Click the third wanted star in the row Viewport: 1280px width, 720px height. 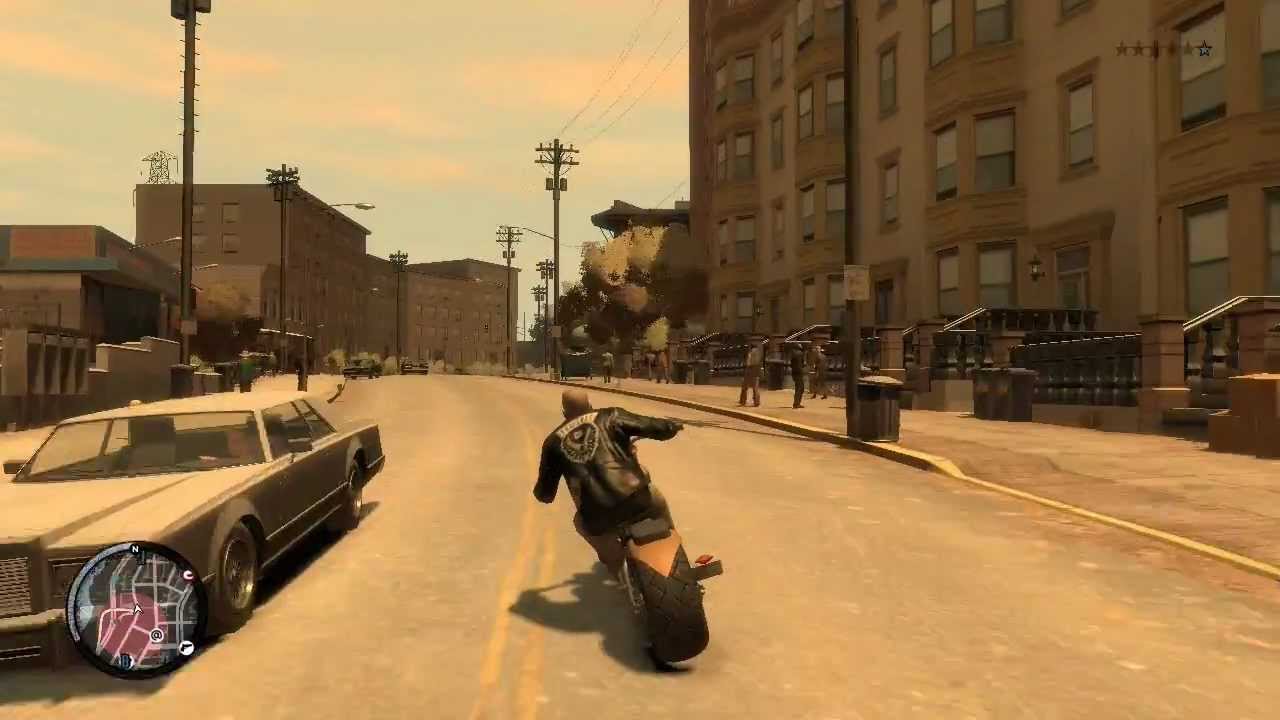(1156, 49)
